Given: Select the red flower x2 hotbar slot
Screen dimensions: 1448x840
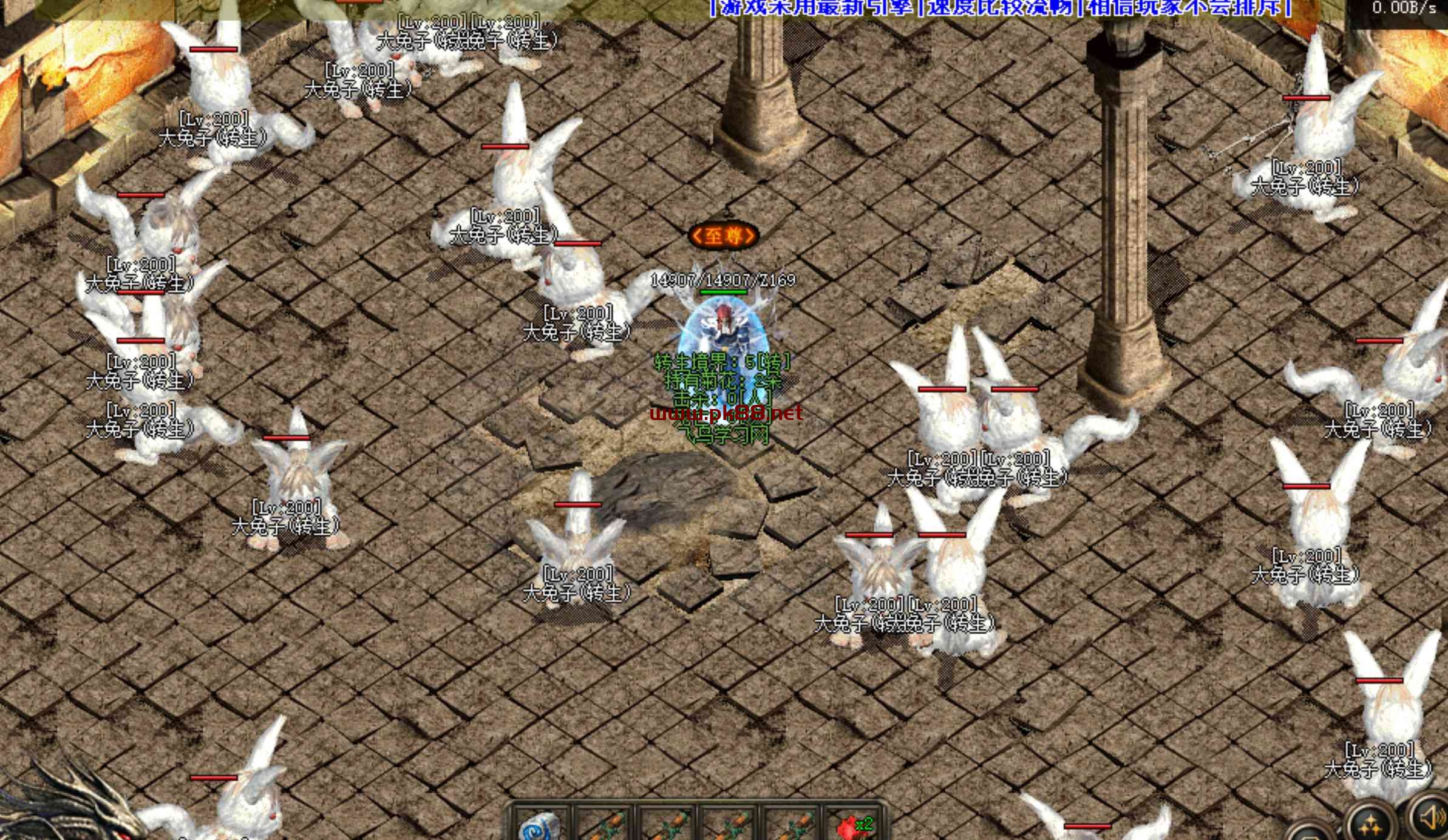Looking at the screenshot, I should pyautogui.click(x=854, y=826).
